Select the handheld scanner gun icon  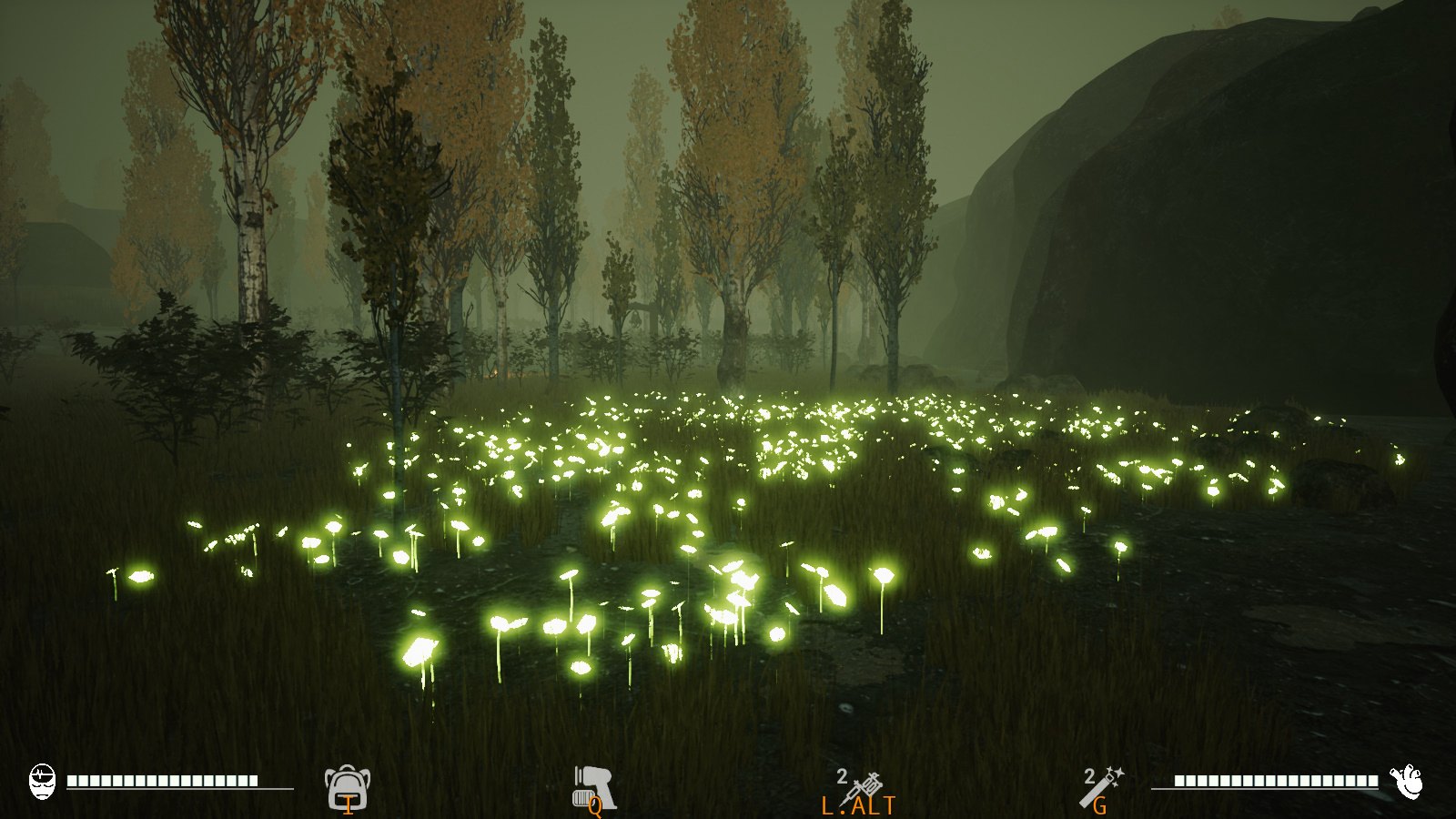(x=593, y=786)
